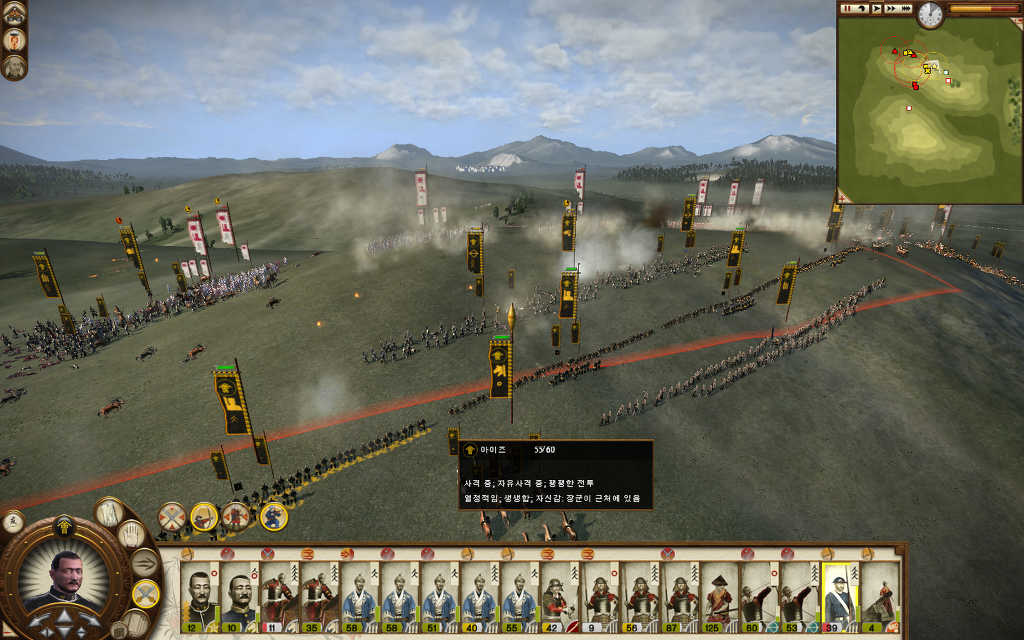The height and width of the screenshot is (640, 1024).
Task: Toggle the crossed-swords melee mode button
Action: coord(145,594)
